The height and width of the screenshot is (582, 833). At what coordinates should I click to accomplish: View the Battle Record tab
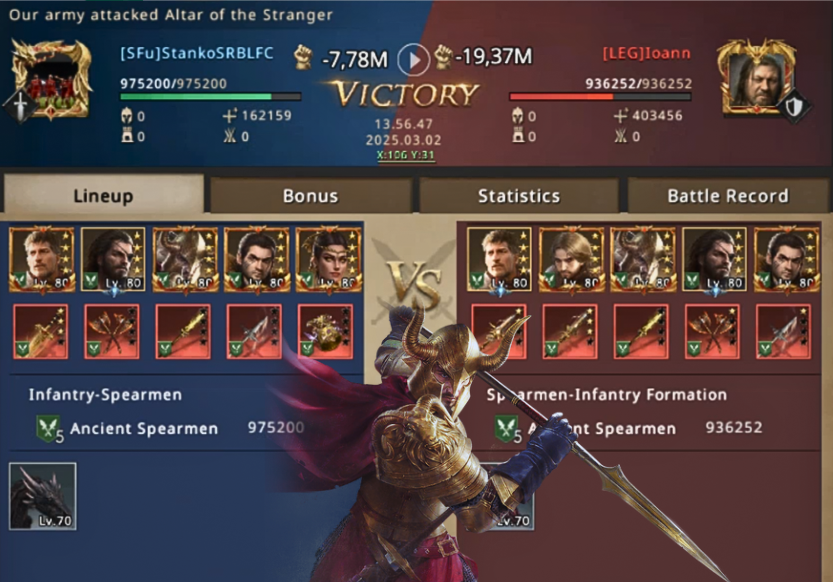pyautogui.click(x=727, y=196)
